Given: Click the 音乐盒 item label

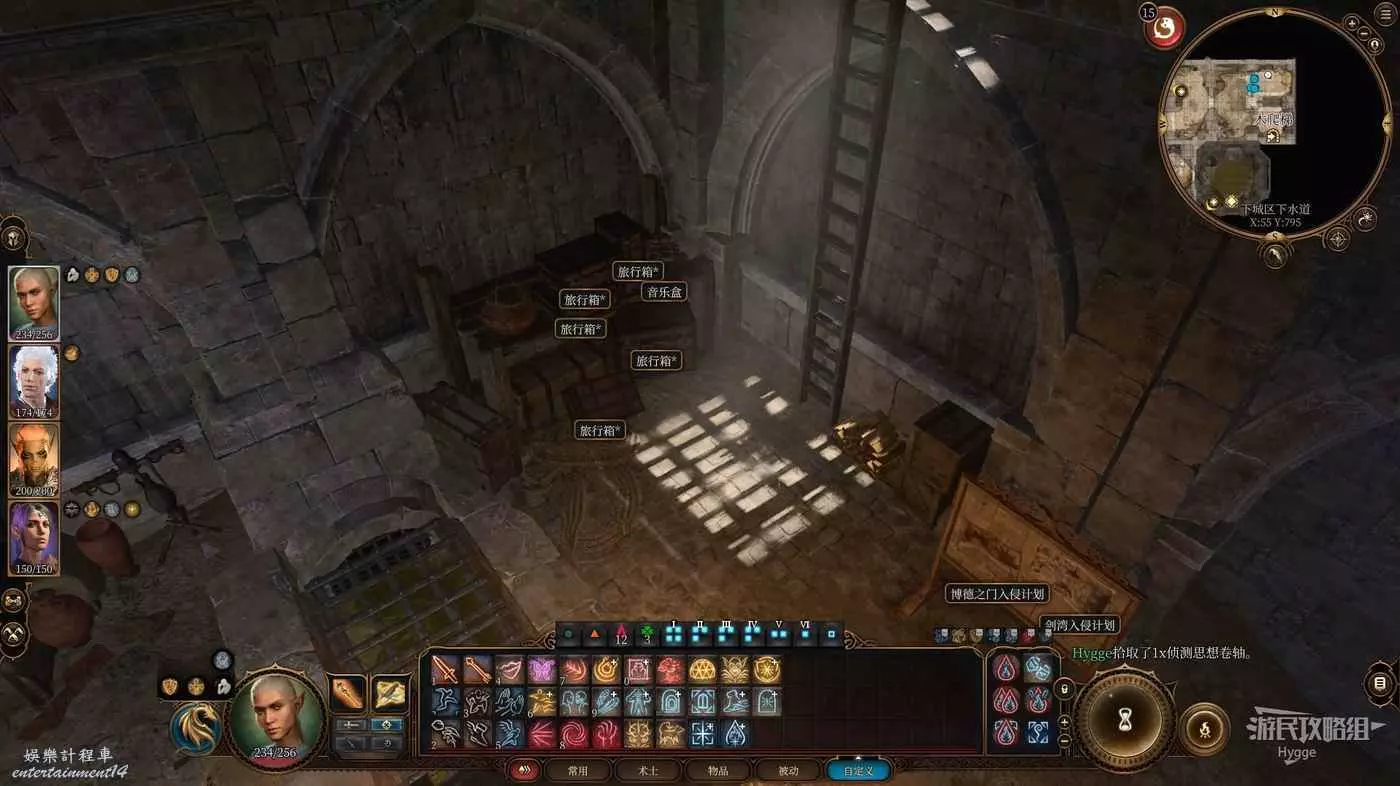Looking at the screenshot, I should (x=664, y=292).
